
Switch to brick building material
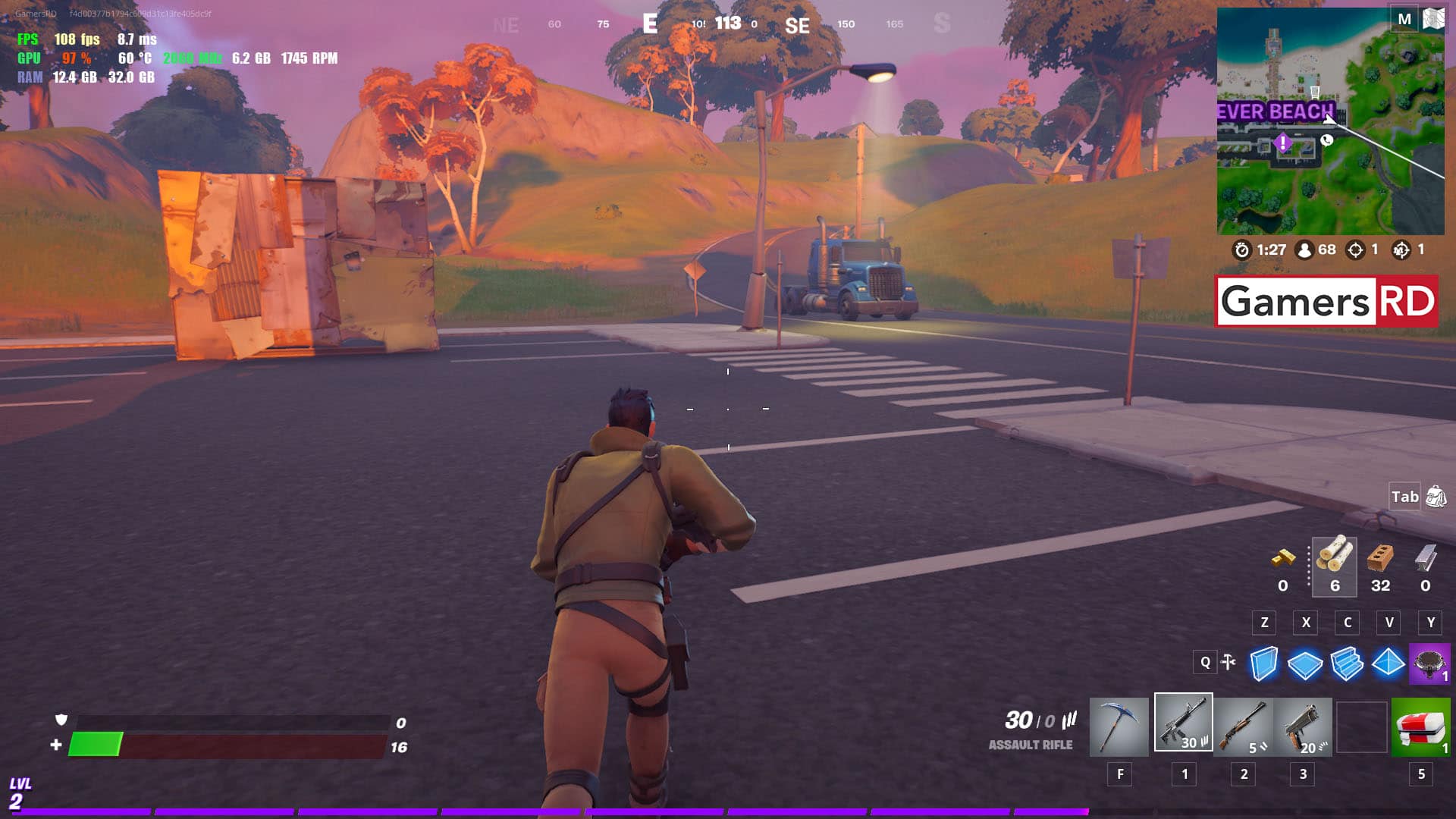[1380, 559]
